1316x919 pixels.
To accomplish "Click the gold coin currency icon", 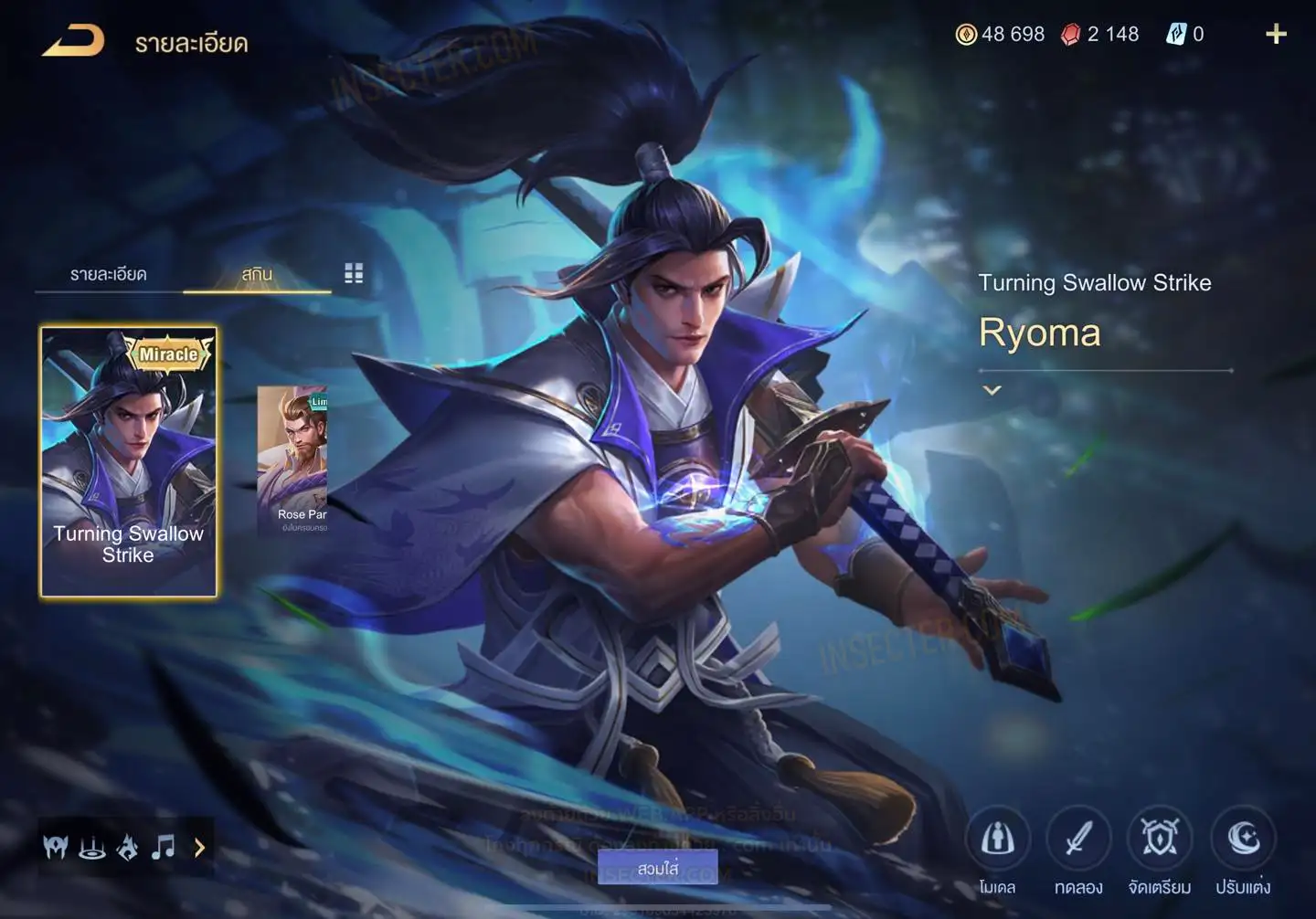I will pos(966,35).
